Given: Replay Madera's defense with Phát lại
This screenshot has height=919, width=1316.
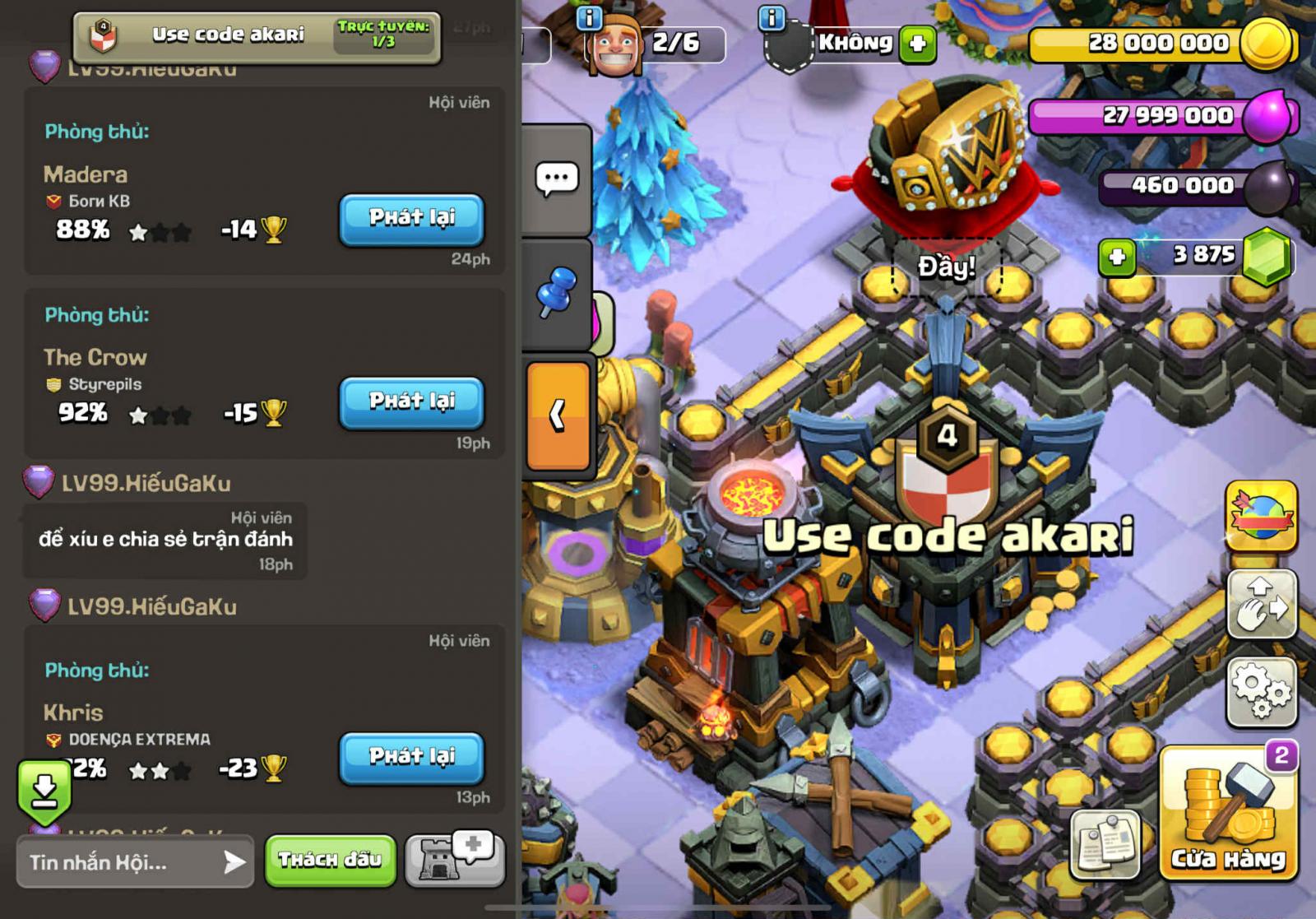Looking at the screenshot, I should 411,220.
